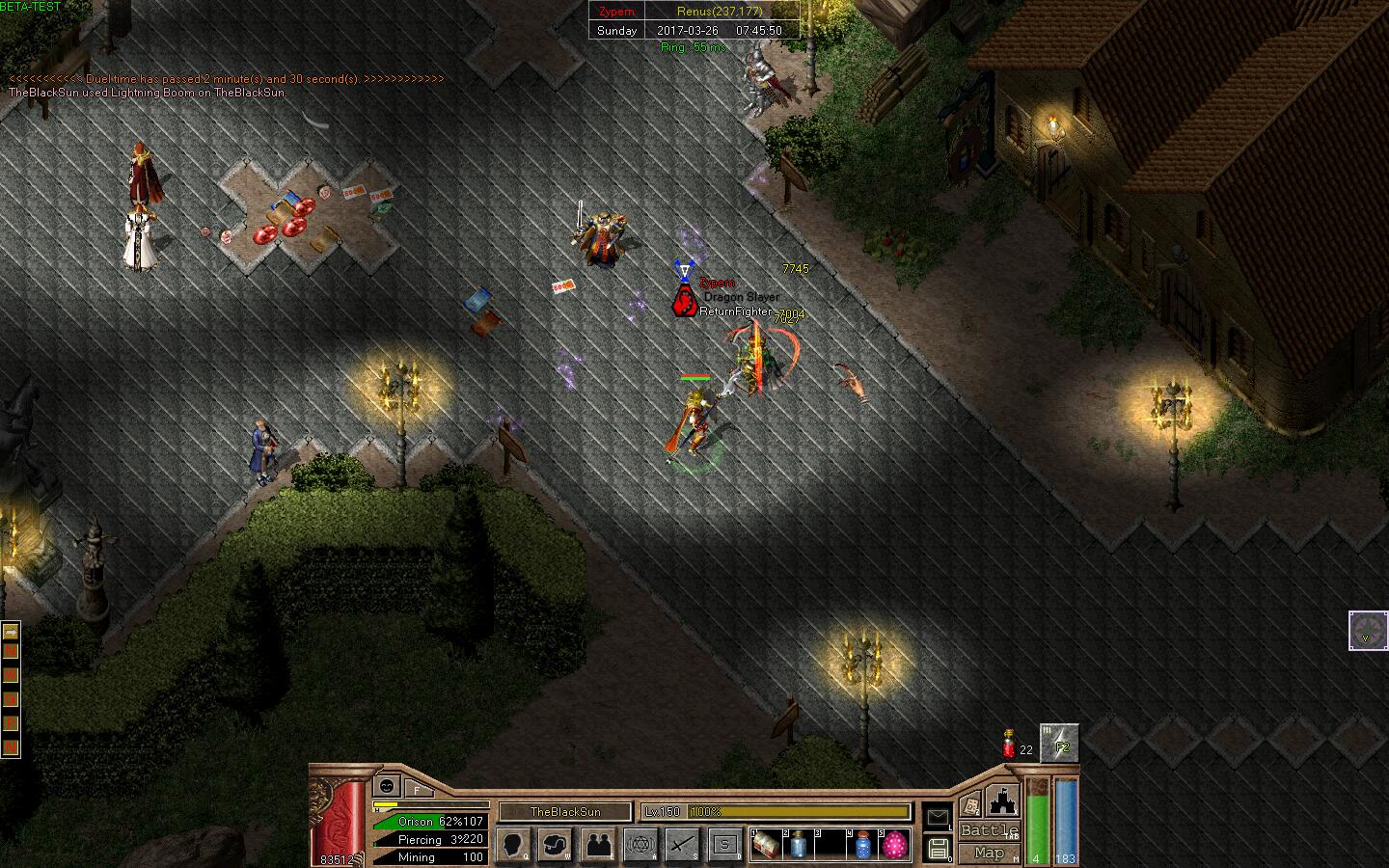Viewport: 1389px width, 868px height.
Task: Use the pale blue bottle in quick slot 2
Action: (798, 845)
